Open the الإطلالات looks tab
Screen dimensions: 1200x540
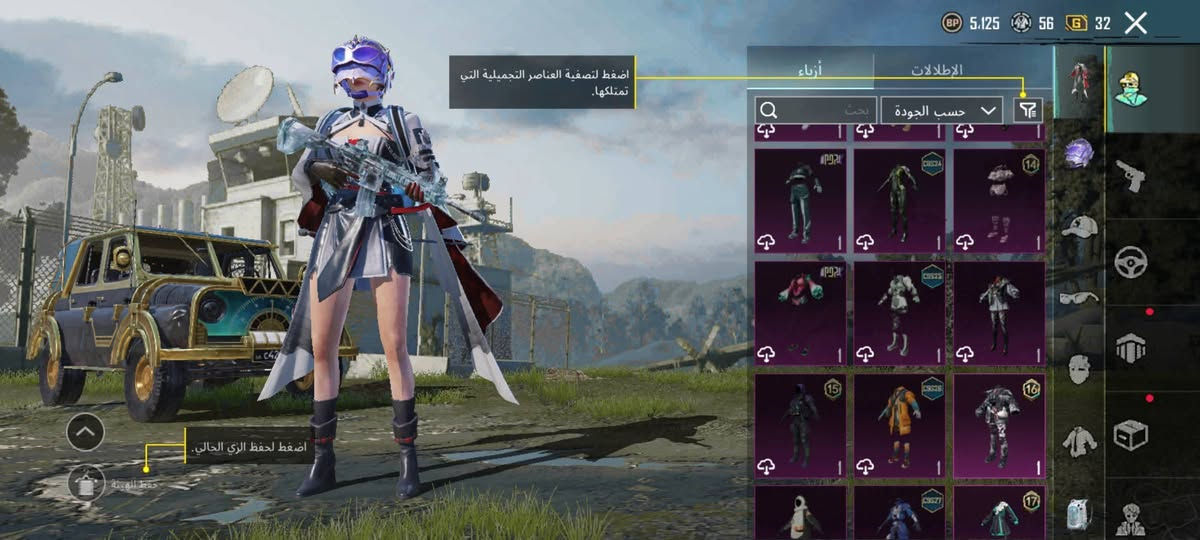(936, 70)
